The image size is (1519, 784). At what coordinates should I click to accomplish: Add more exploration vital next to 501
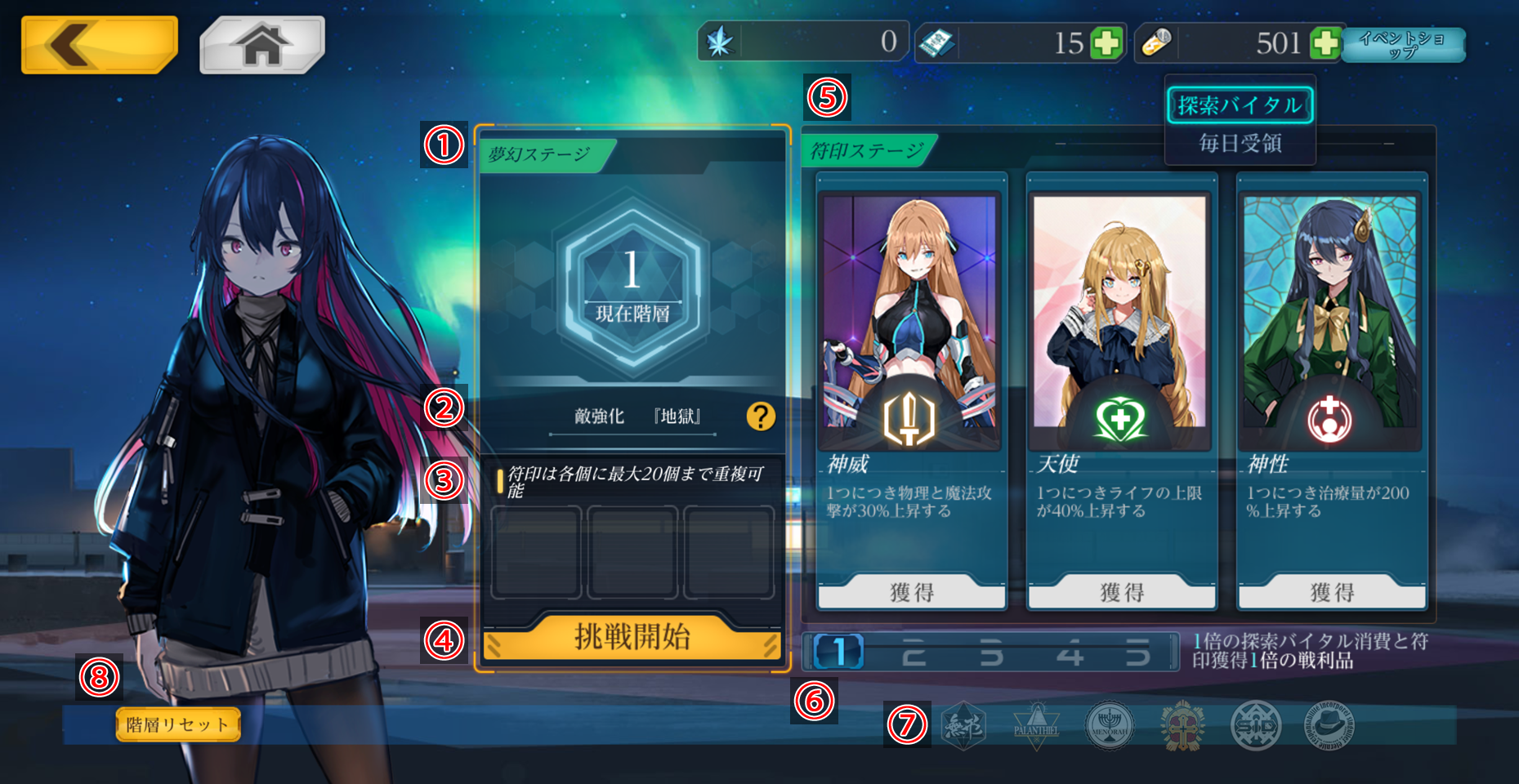coord(1325,42)
